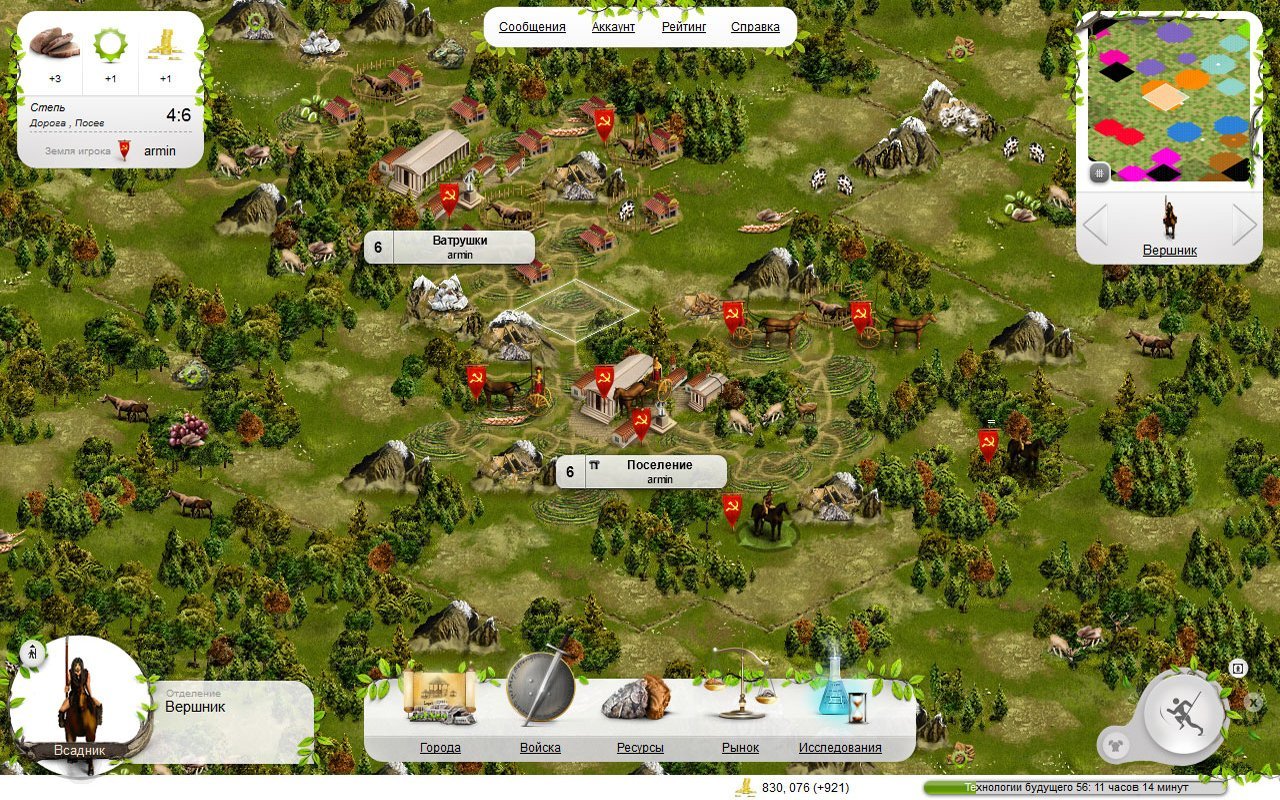Activate the running spearman move action
The width and height of the screenshot is (1280, 800).
(1185, 712)
